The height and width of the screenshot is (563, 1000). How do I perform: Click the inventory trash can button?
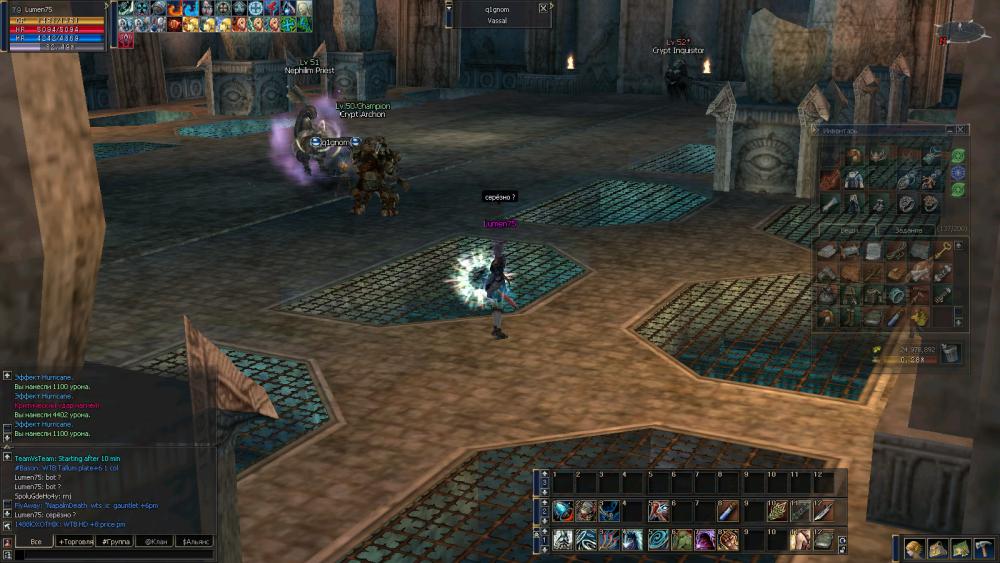[x=950, y=352]
